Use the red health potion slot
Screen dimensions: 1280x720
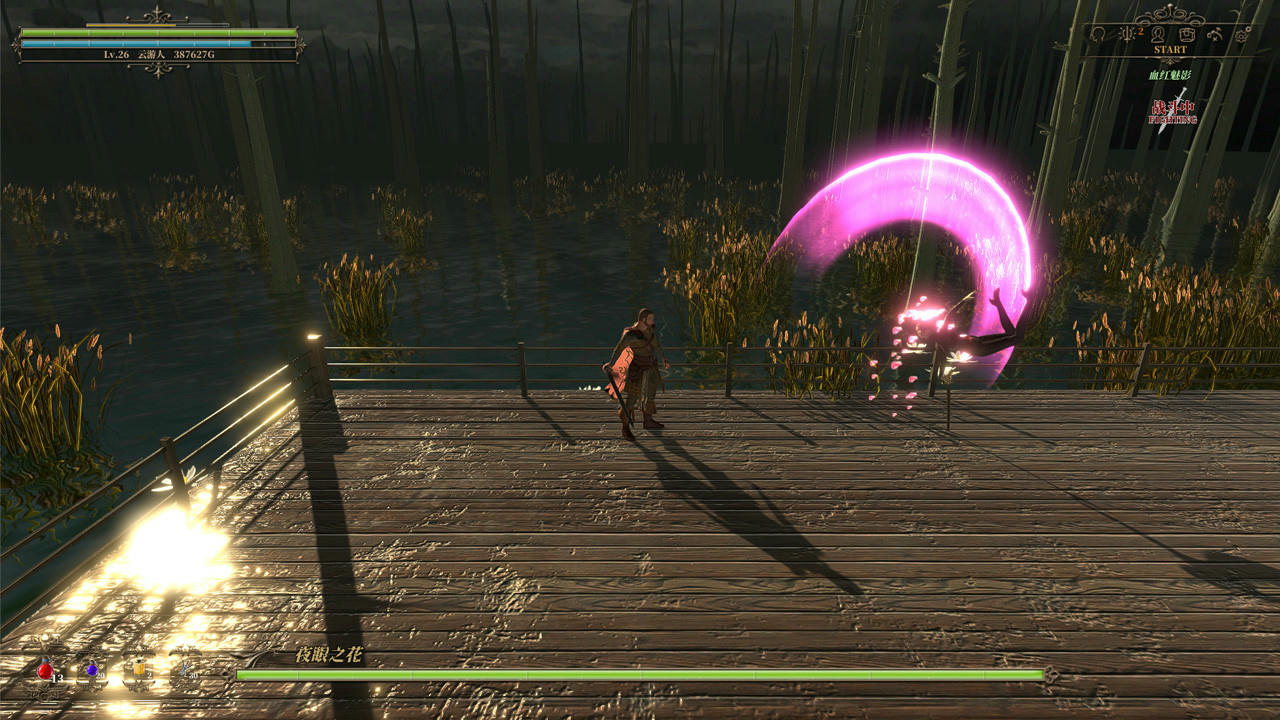[46, 672]
